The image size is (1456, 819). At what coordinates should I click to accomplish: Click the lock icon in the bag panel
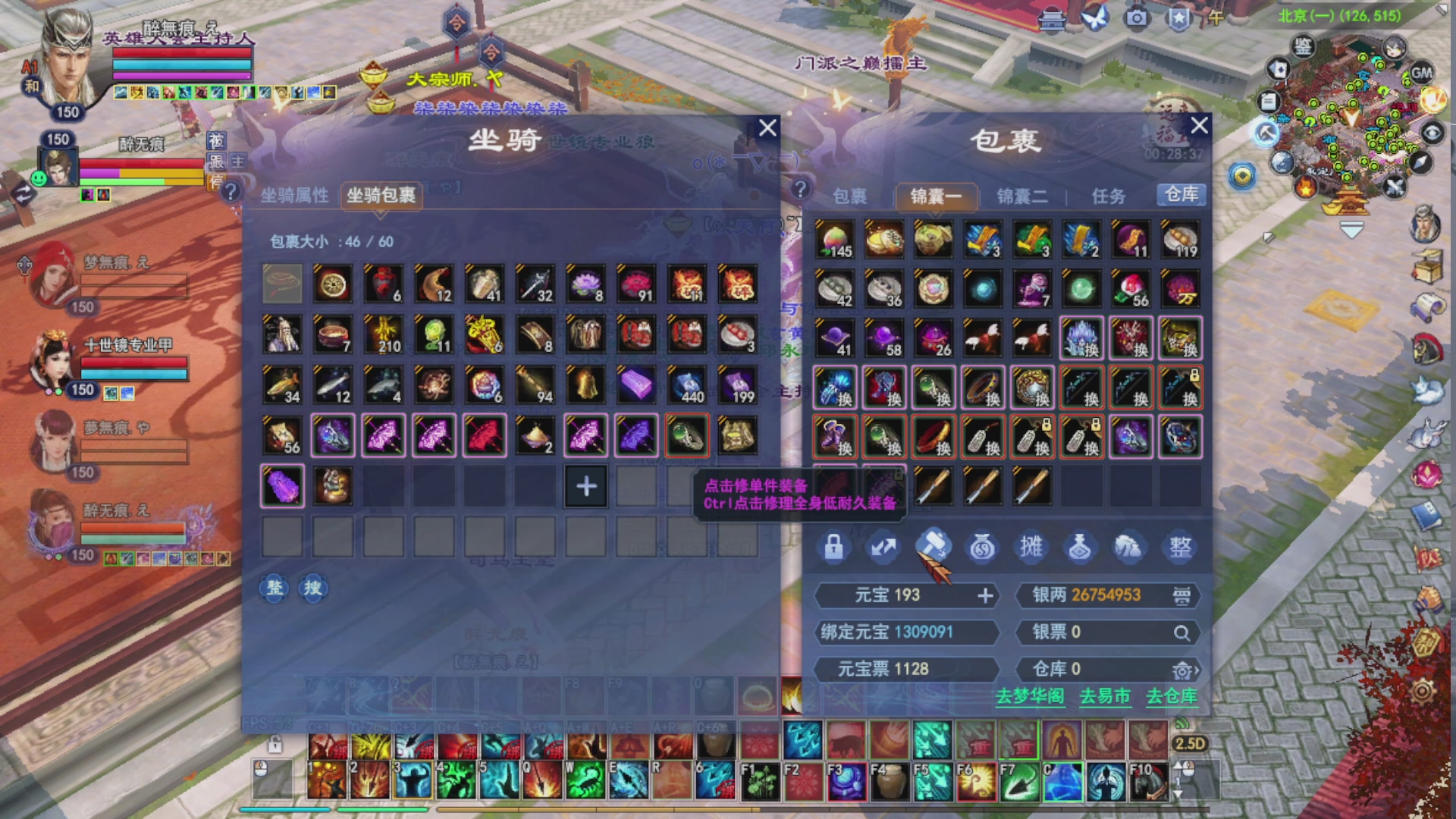point(834,548)
